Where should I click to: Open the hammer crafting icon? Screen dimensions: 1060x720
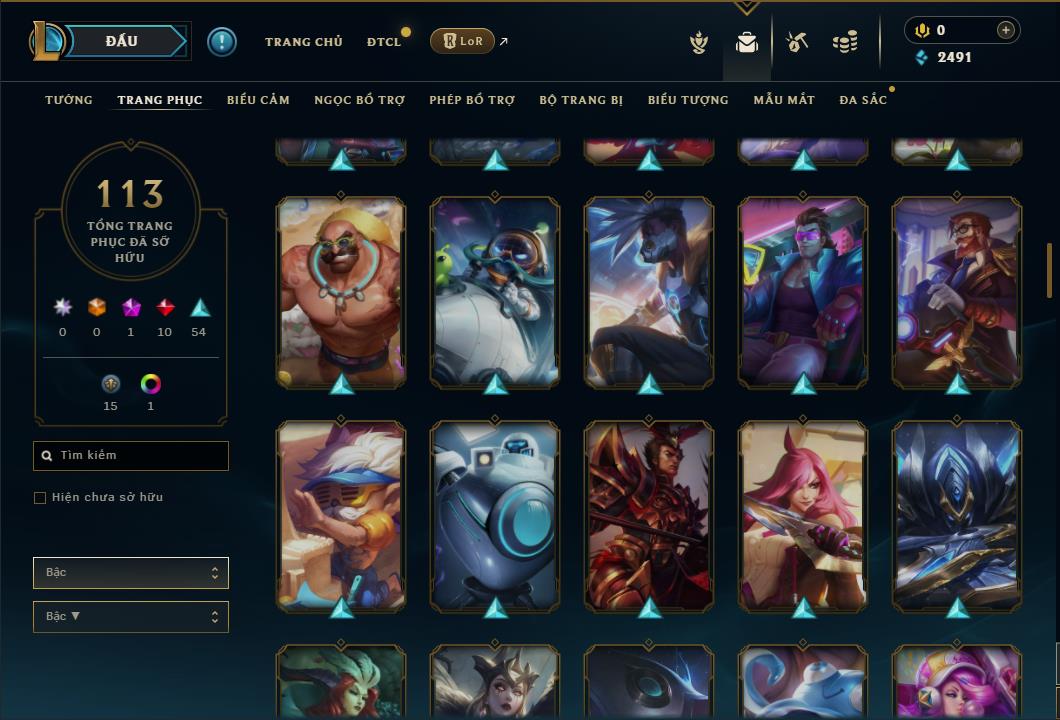796,42
